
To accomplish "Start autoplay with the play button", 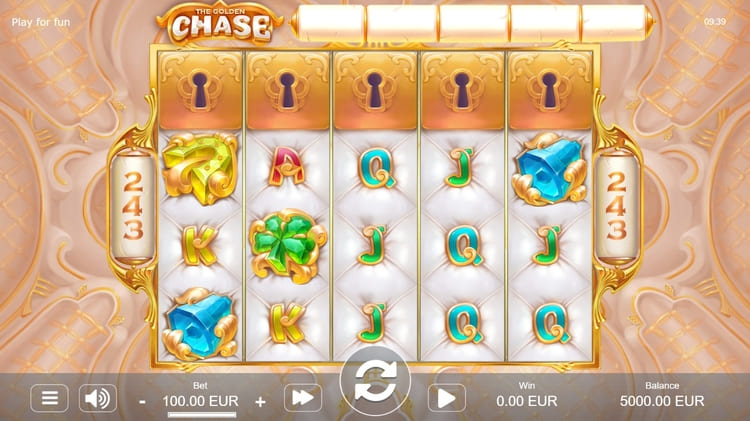I will (447, 398).
